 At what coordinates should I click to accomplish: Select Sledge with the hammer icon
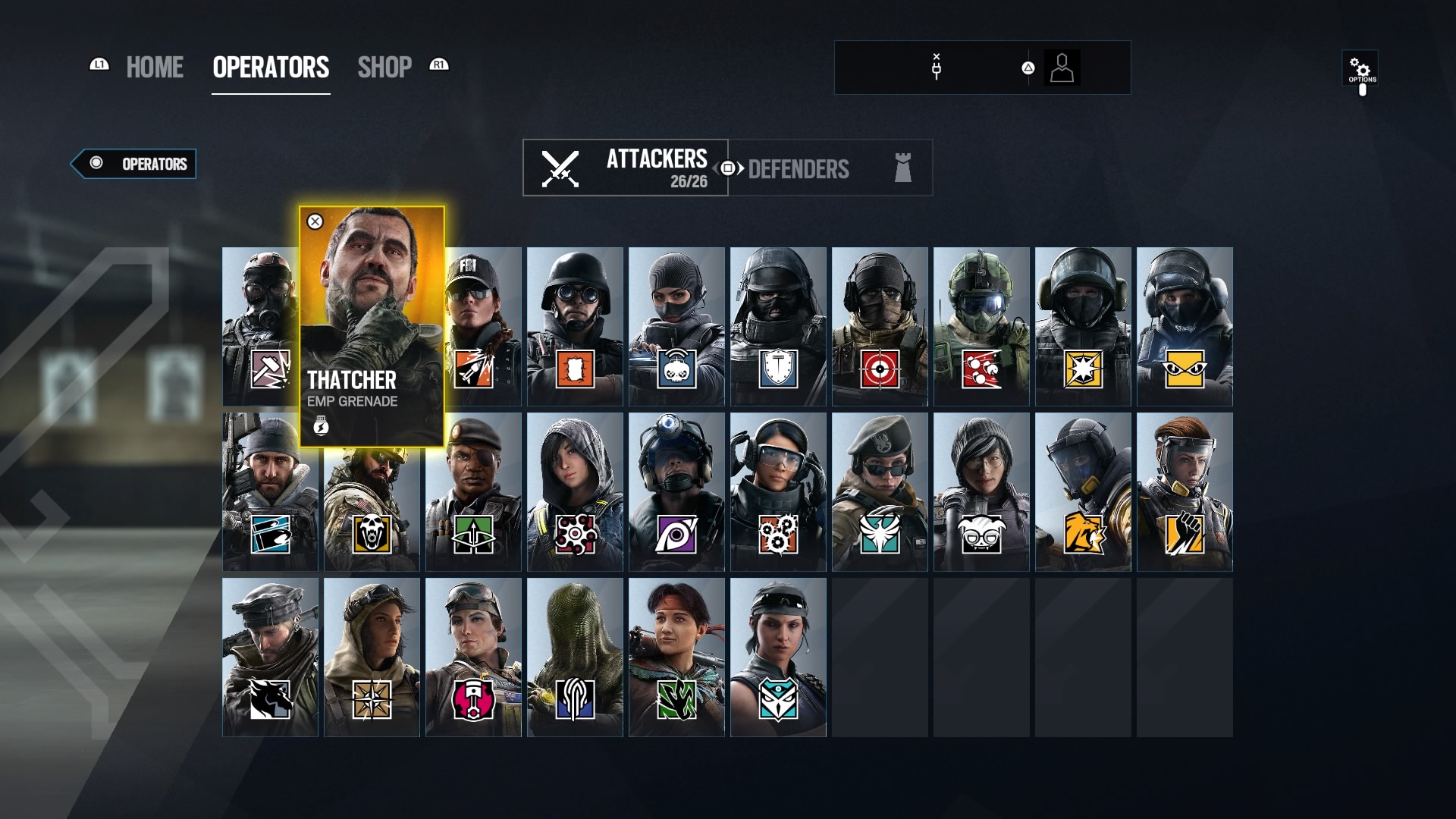tap(259, 326)
